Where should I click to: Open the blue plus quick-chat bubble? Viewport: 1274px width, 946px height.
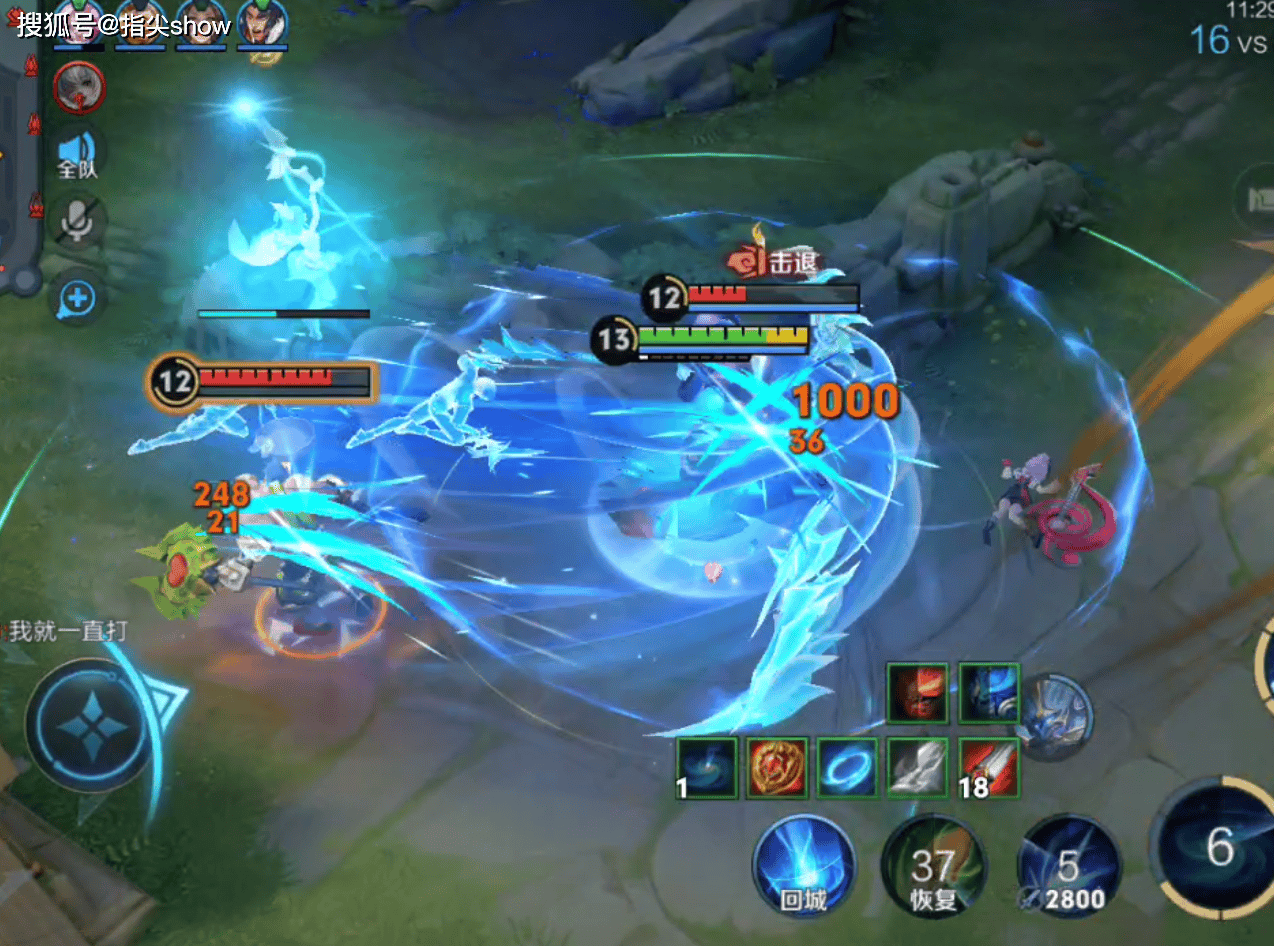(78, 297)
